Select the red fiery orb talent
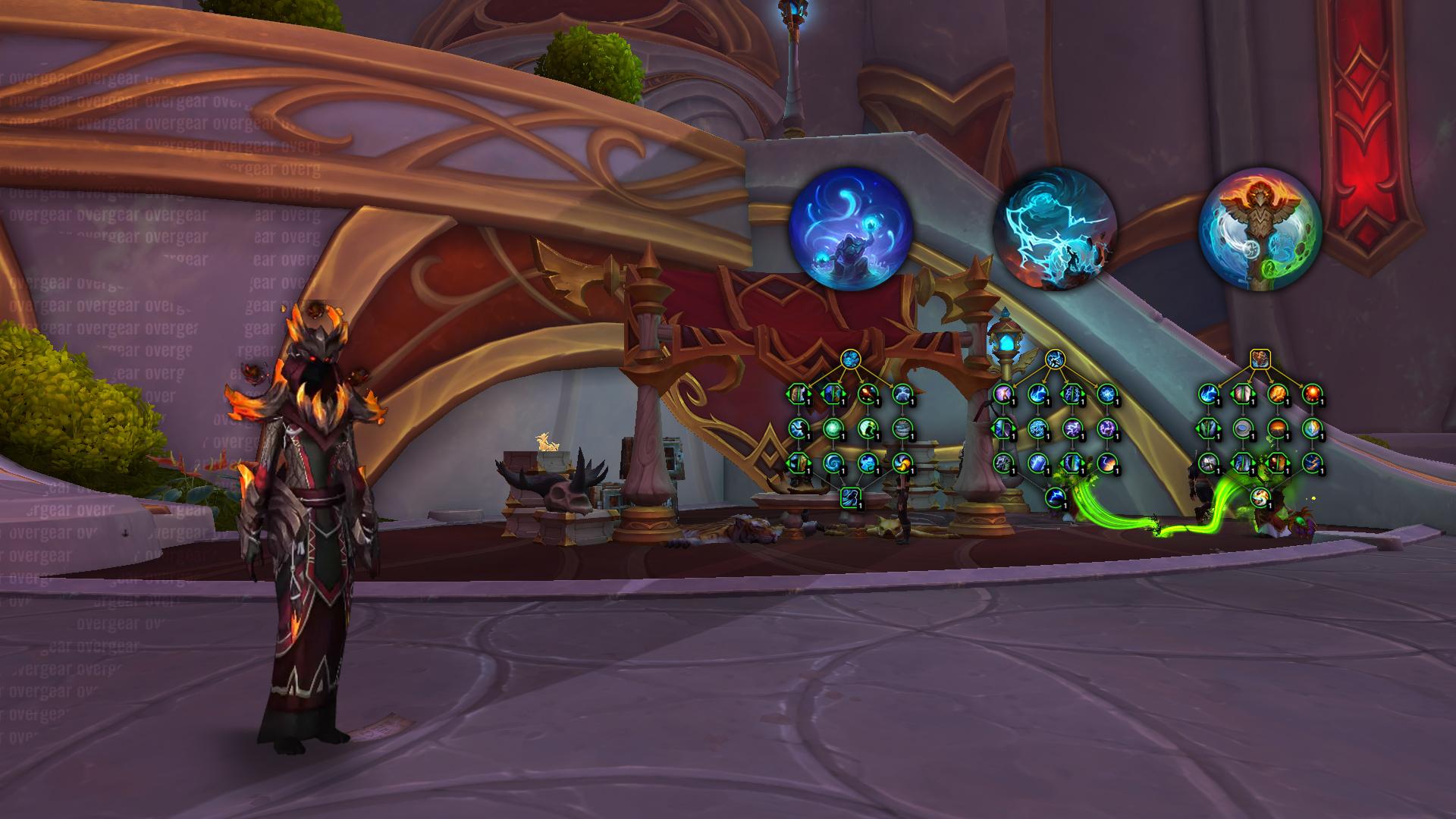1456x819 pixels. coord(1312,394)
